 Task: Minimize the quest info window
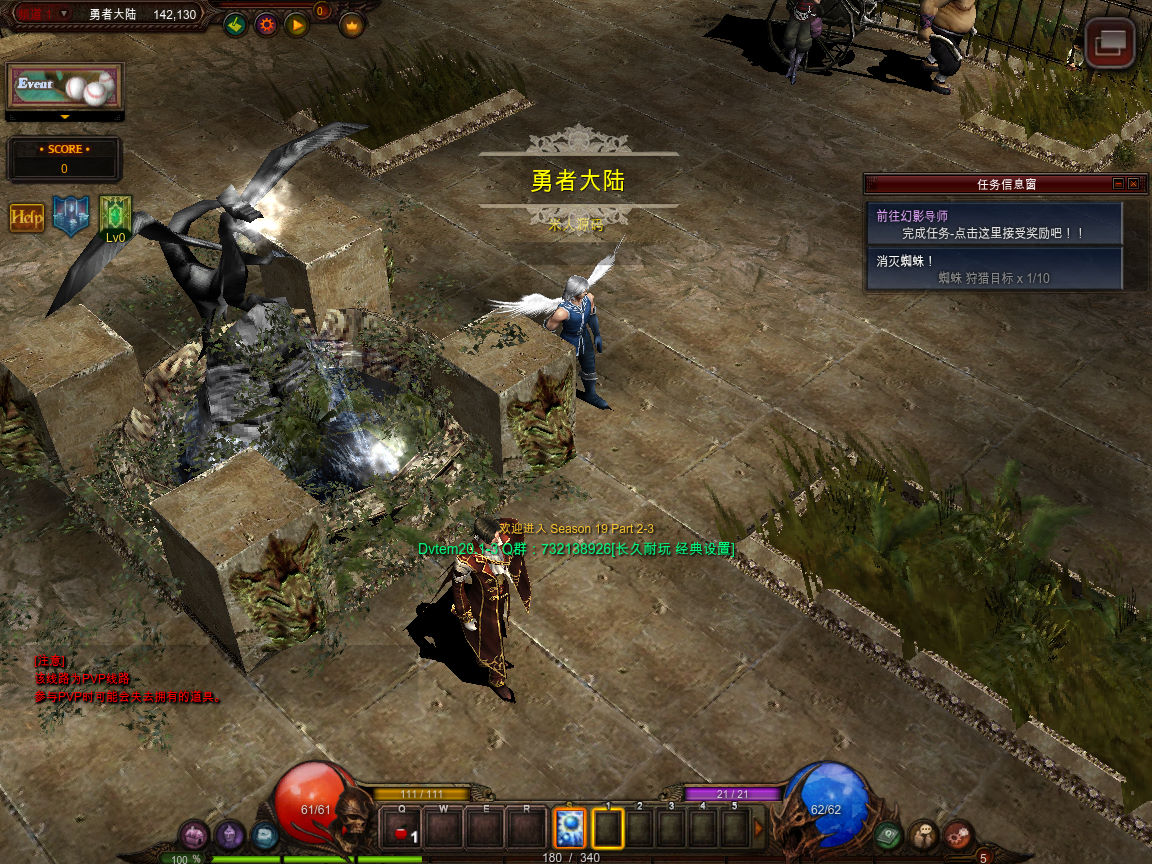pos(1118,184)
